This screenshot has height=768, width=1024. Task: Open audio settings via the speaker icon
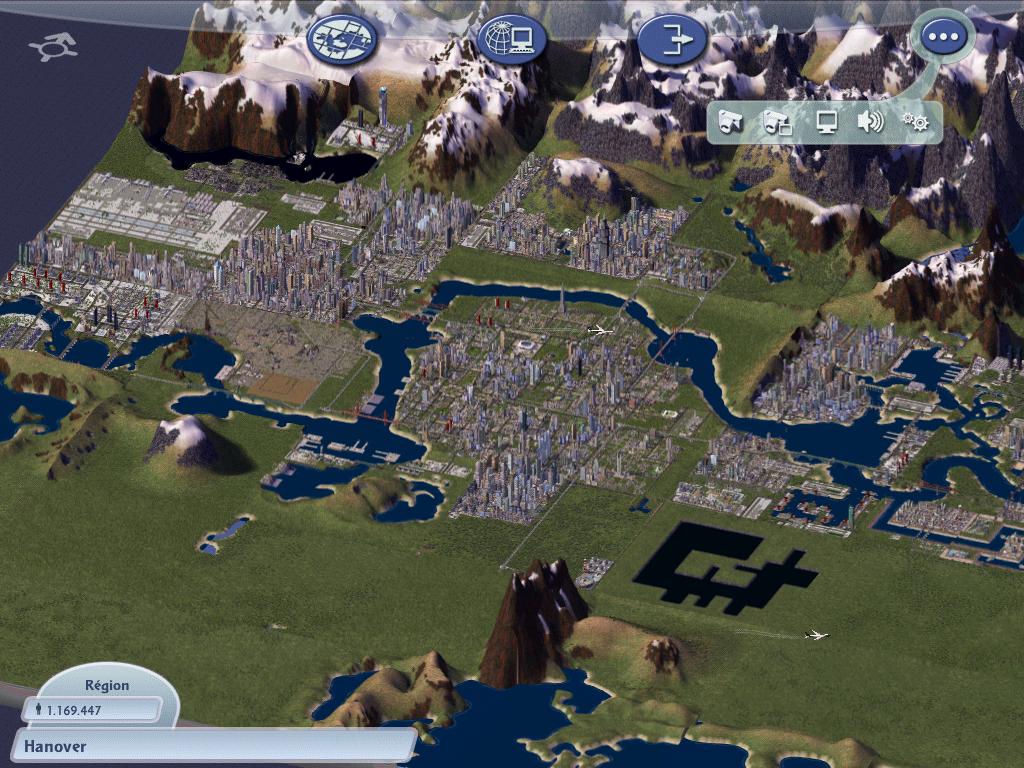click(x=870, y=122)
